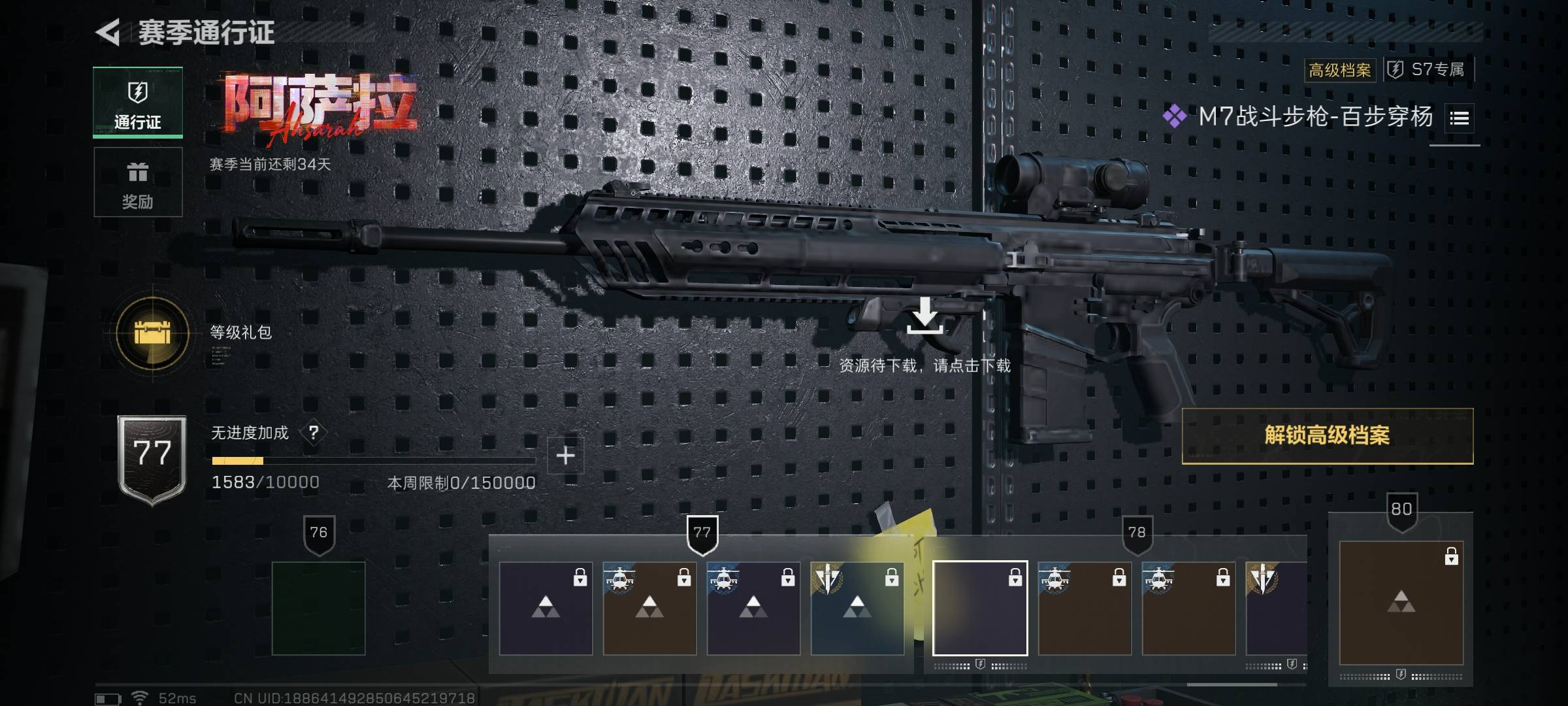Select the green level 76 reward tile
1568x706 pixels.
point(318,608)
